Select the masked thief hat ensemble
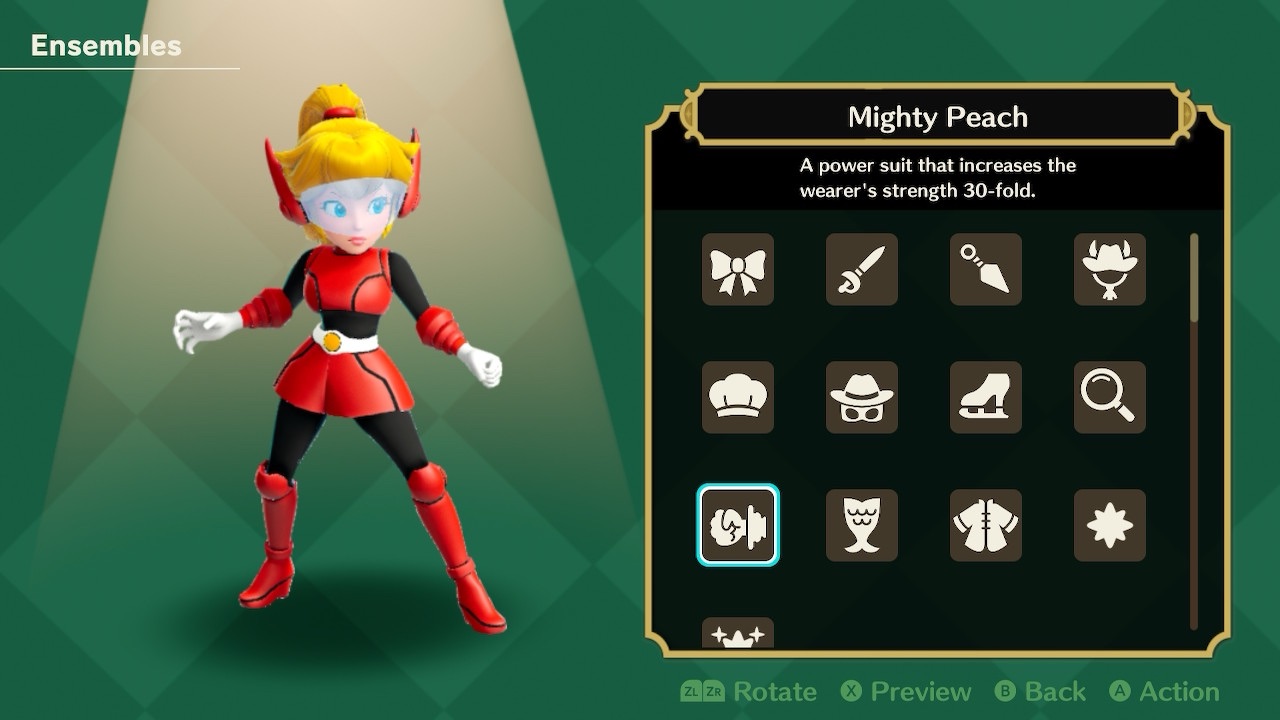The width and height of the screenshot is (1280, 720). 862,398
